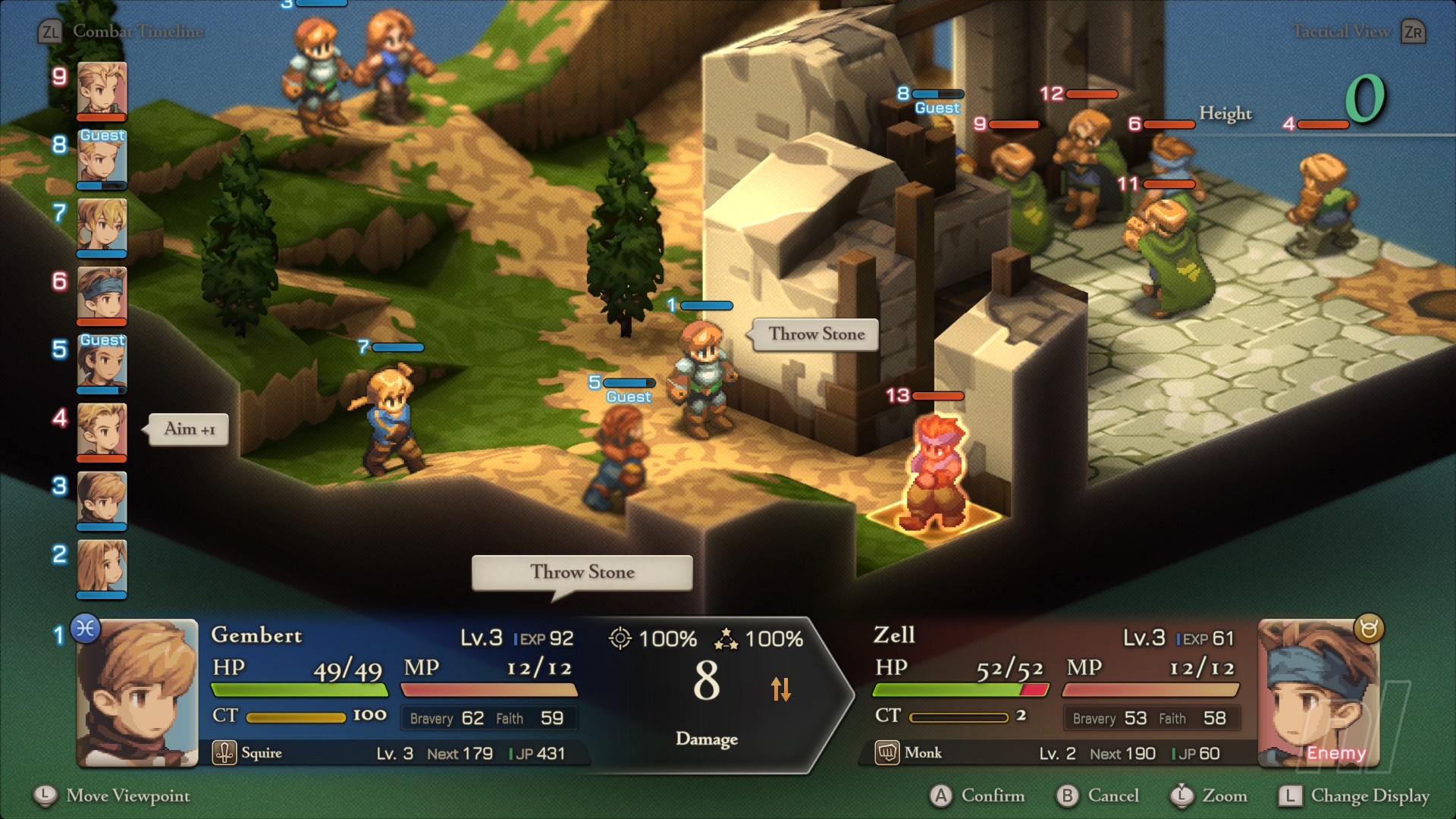This screenshot has width=1456, height=819.
Task: Select the turn 8 Guest portrait in timeline
Action: 102,159
